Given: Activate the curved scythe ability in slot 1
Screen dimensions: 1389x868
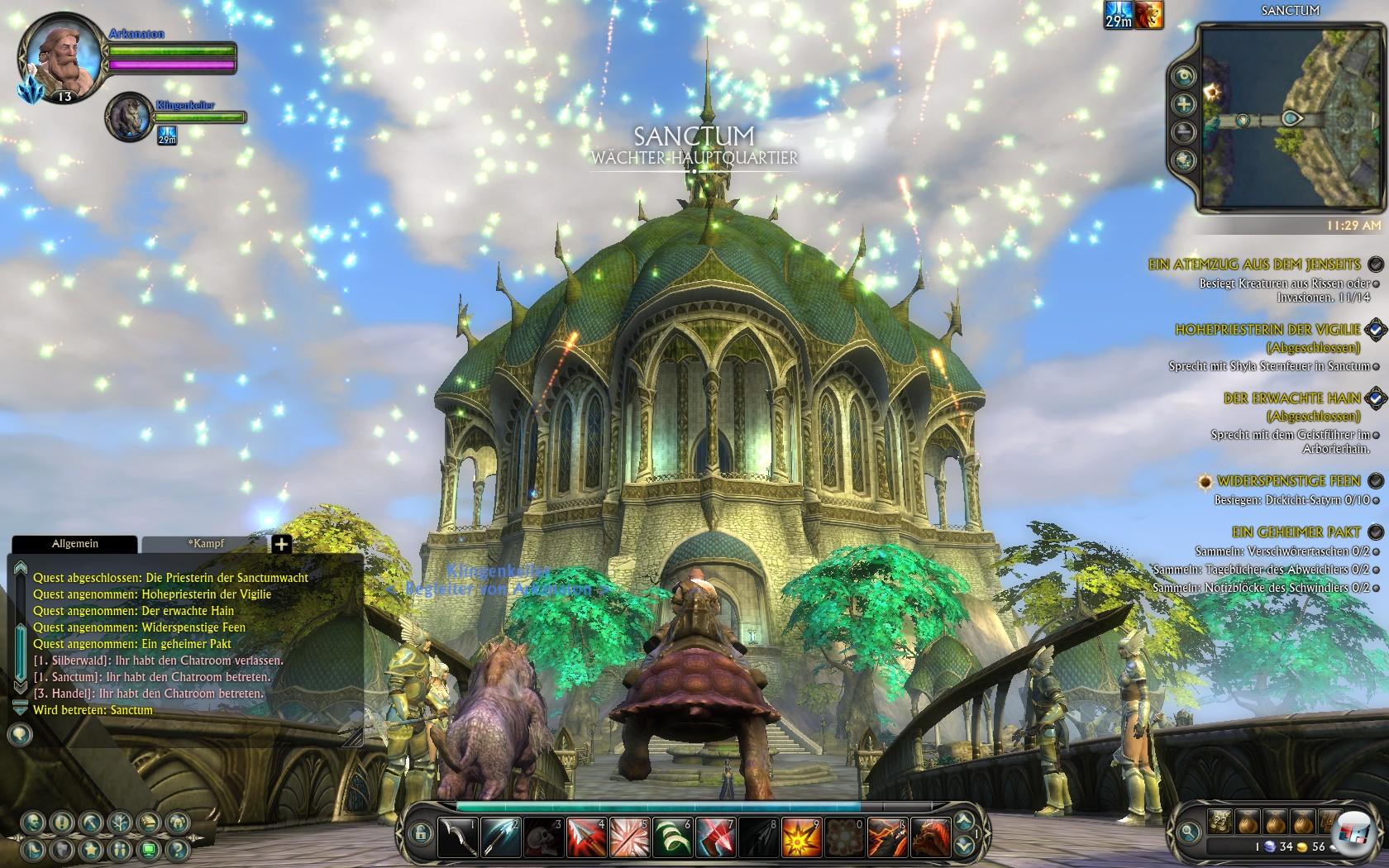Looking at the screenshot, I should click(457, 837).
